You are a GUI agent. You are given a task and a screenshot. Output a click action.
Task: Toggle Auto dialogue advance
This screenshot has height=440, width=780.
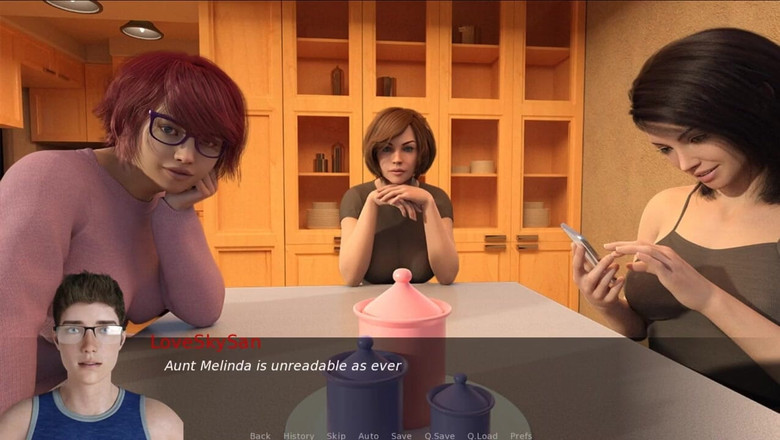[368, 435]
